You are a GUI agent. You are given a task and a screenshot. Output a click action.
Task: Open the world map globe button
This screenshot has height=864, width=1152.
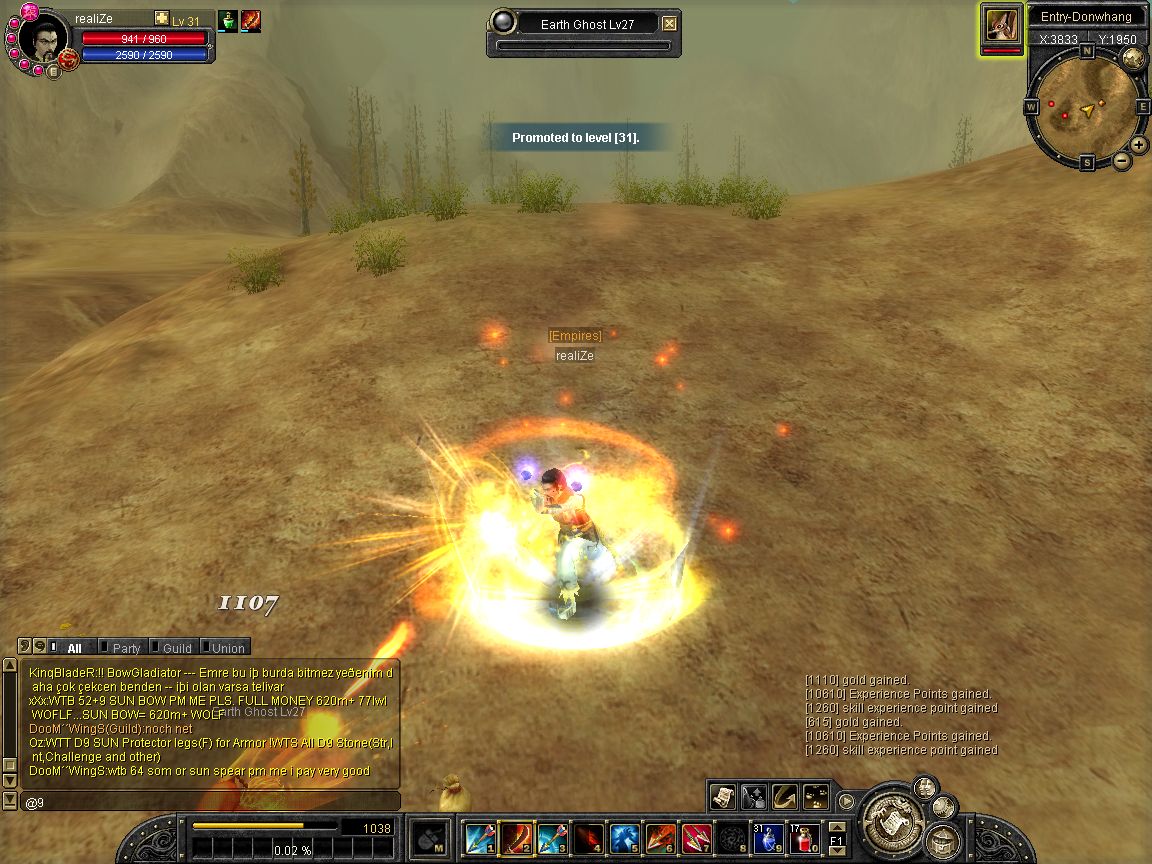click(1133, 59)
